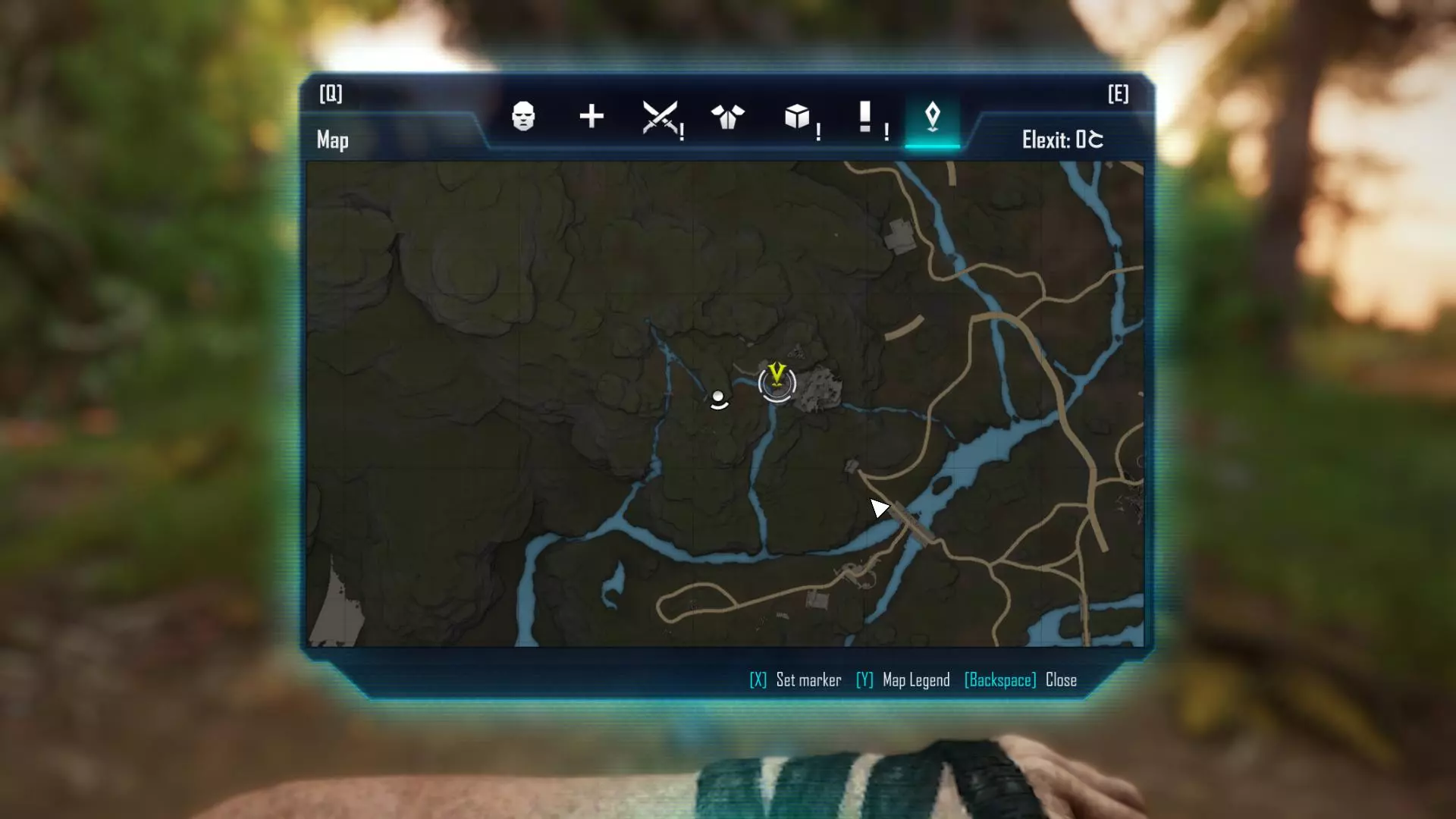Open the cube inventory tab

tap(797, 117)
